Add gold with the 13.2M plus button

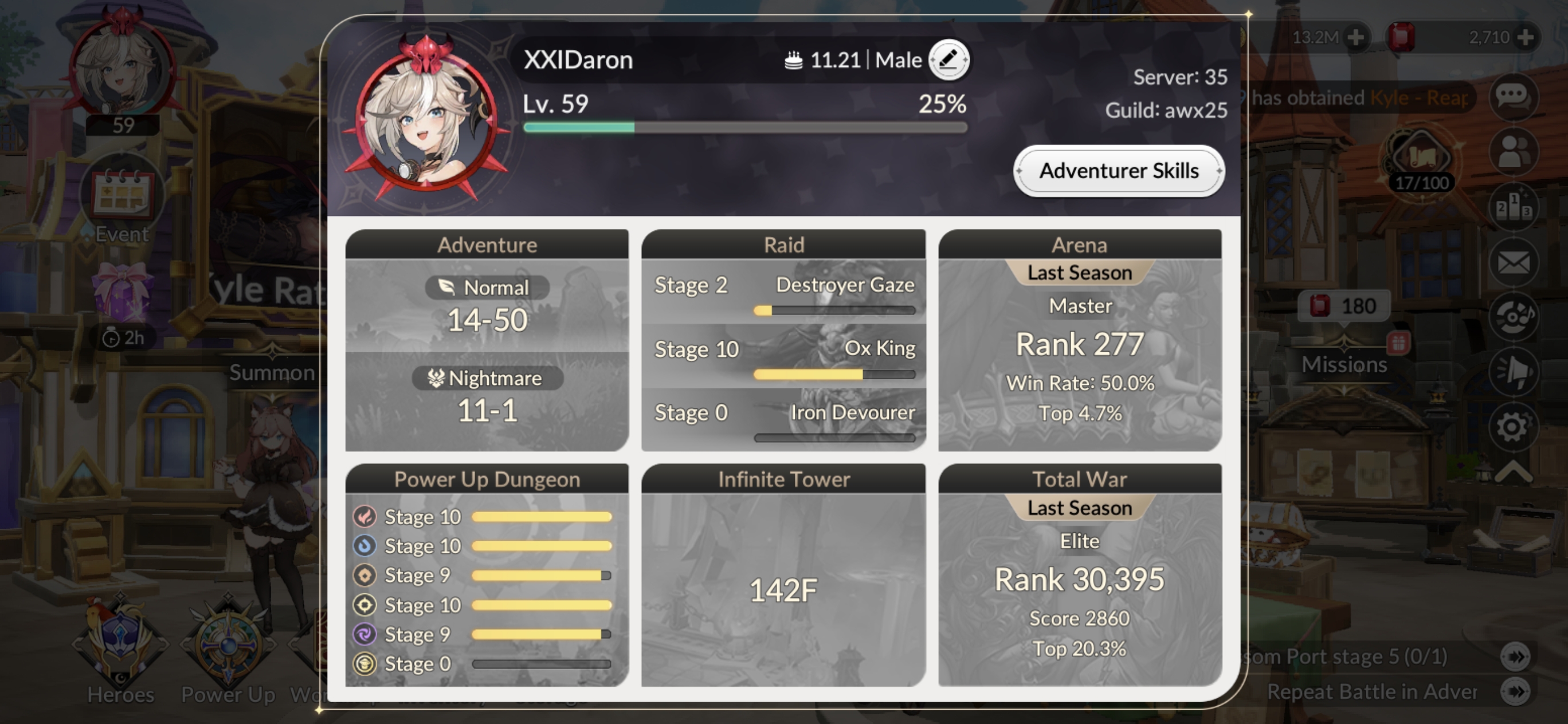[x=1355, y=38]
